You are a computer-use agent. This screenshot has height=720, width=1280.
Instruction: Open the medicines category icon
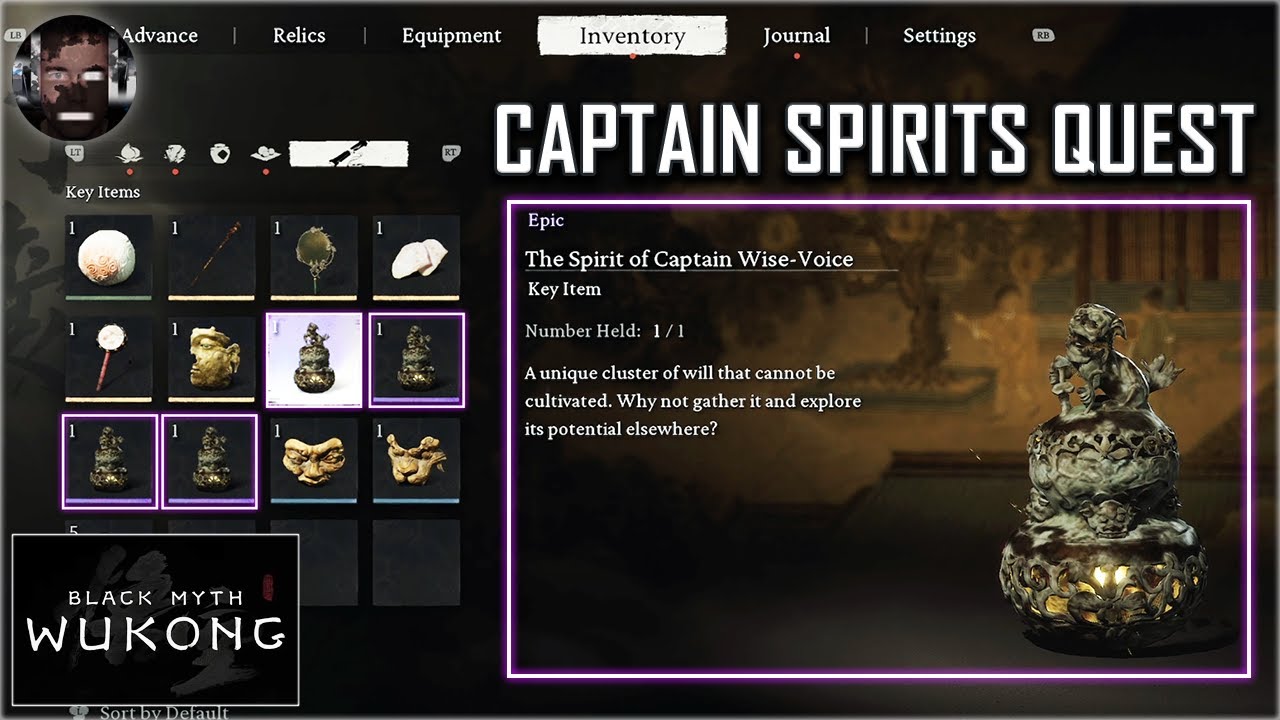tap(176, 152)
